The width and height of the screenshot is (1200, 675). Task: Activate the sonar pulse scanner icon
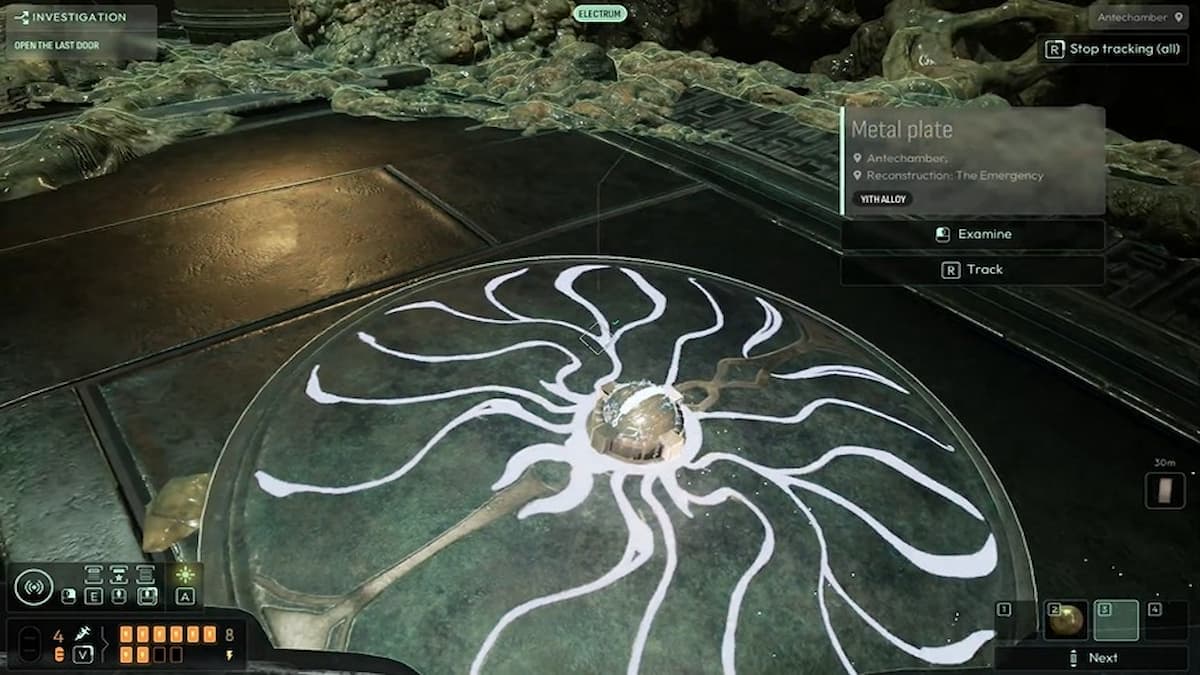(x=33, y=586)
